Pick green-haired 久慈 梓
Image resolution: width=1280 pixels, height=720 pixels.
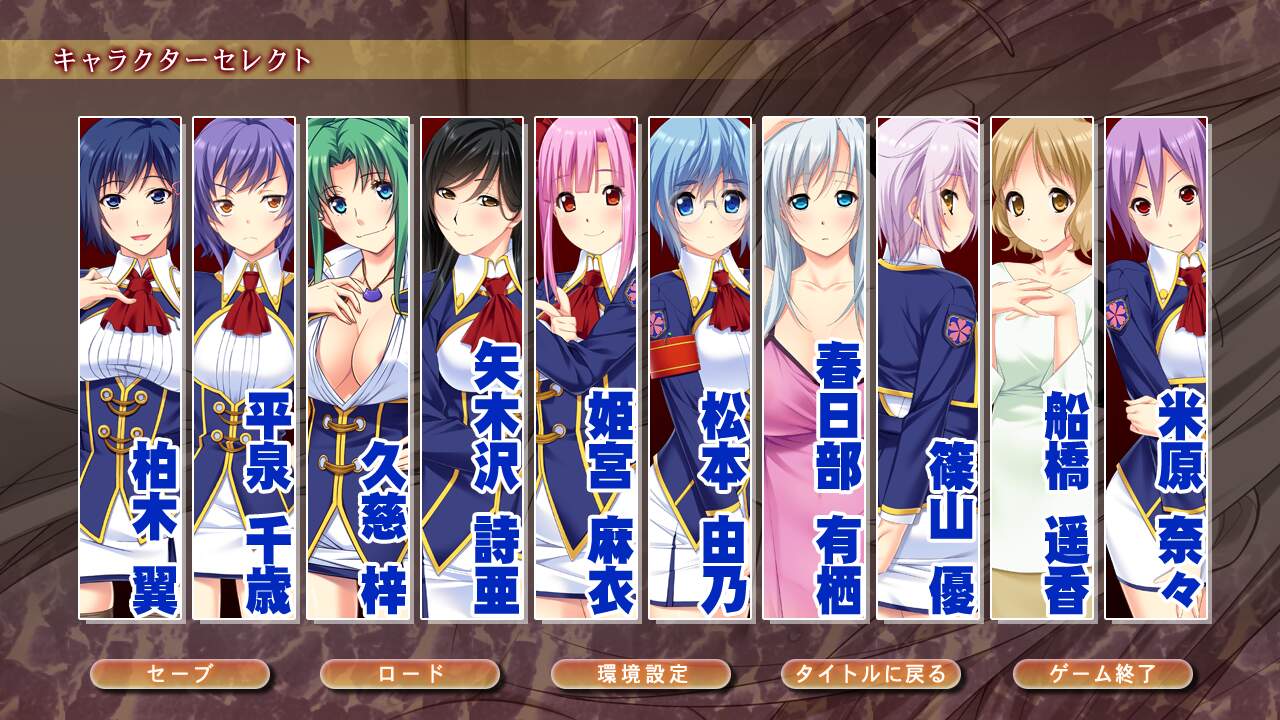click(358, 368)
